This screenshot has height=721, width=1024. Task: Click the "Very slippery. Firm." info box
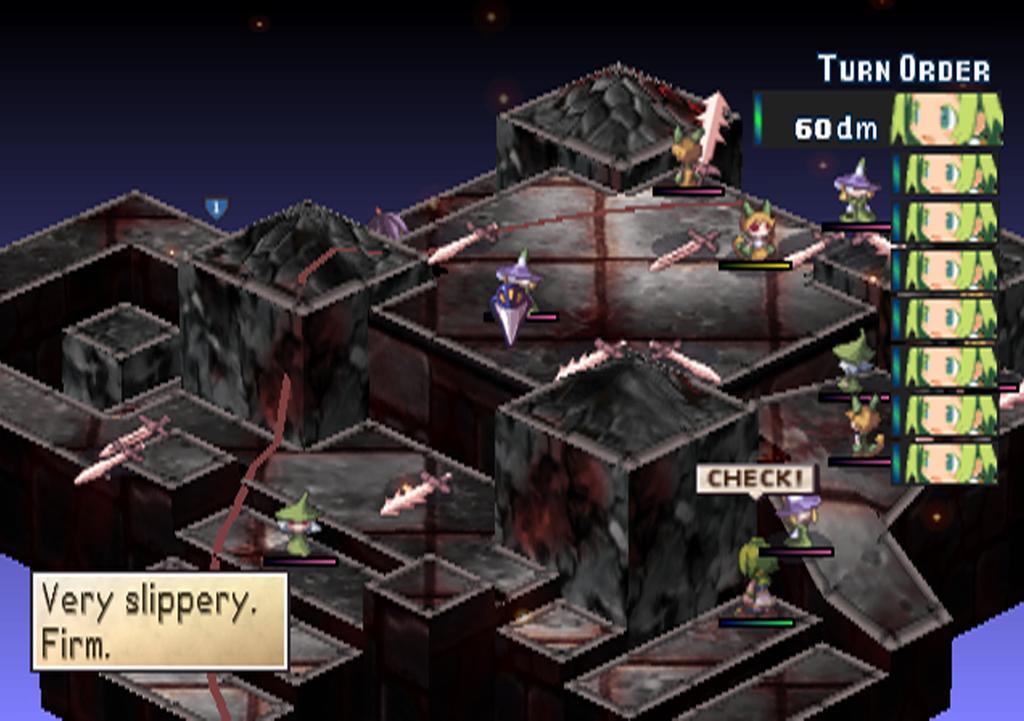(160, 620)
